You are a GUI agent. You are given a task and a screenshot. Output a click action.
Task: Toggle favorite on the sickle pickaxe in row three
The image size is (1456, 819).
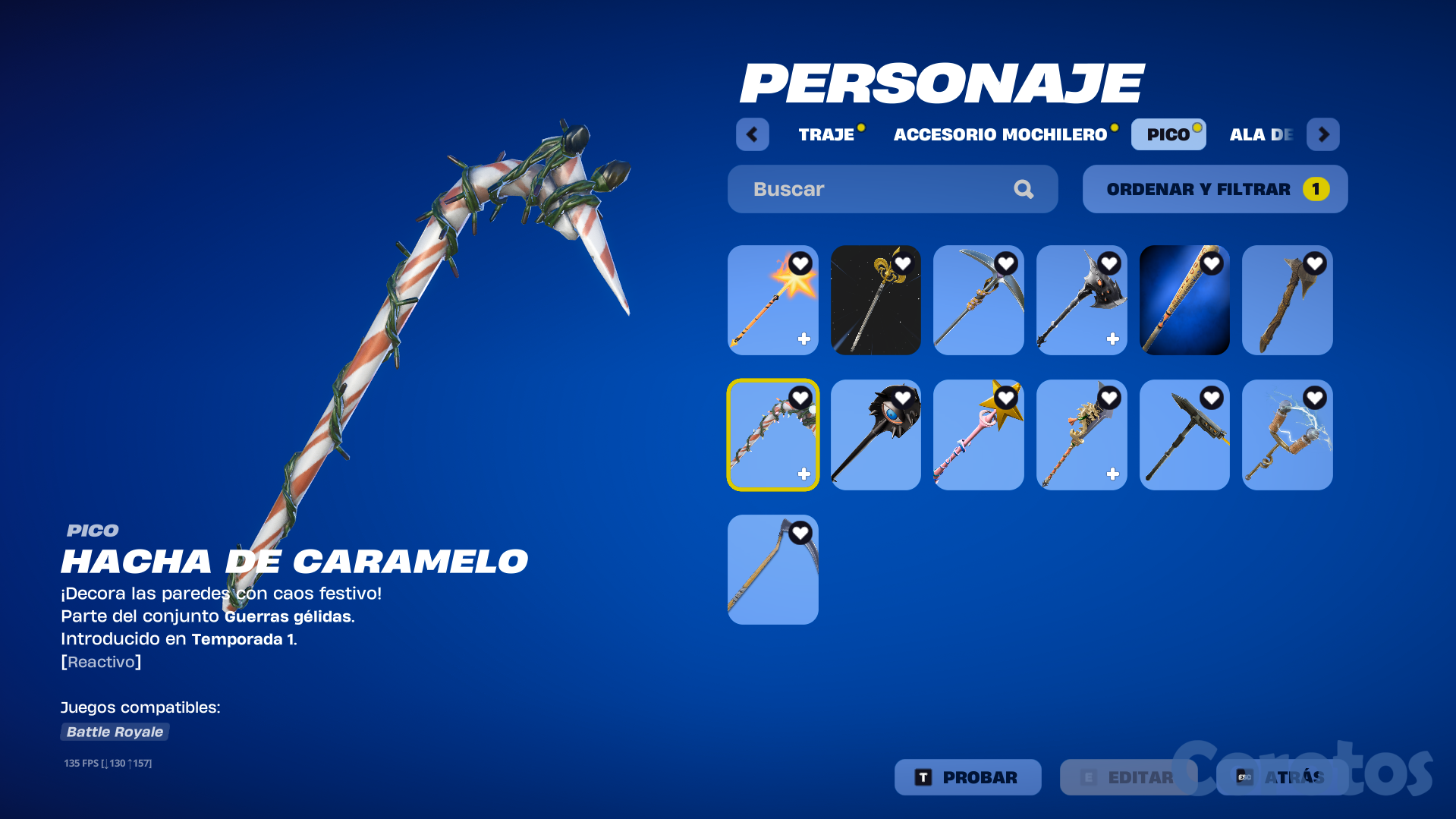(799, 532)
